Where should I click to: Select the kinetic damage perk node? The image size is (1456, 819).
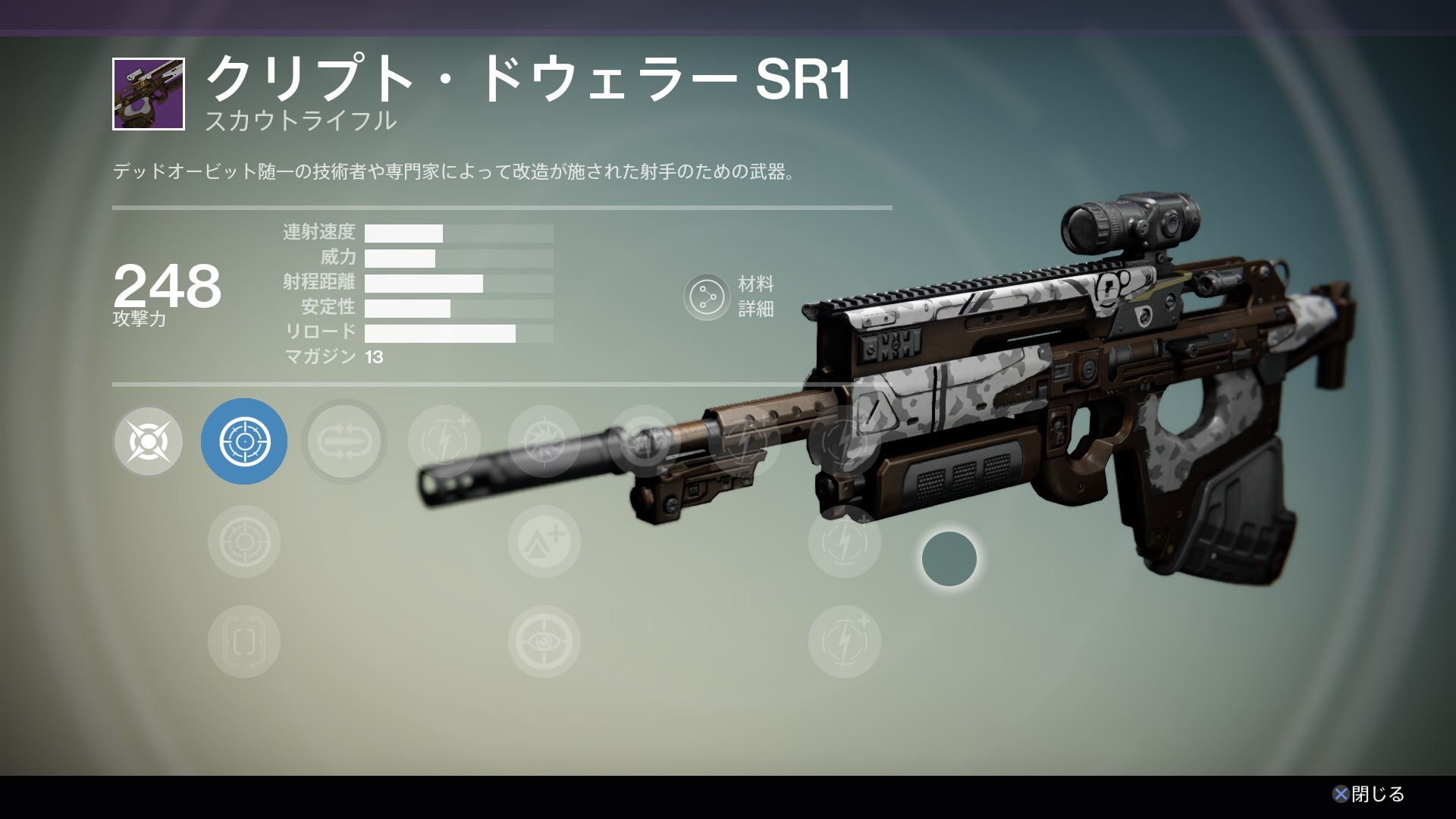pyautogui.click(x=149, y=441)
